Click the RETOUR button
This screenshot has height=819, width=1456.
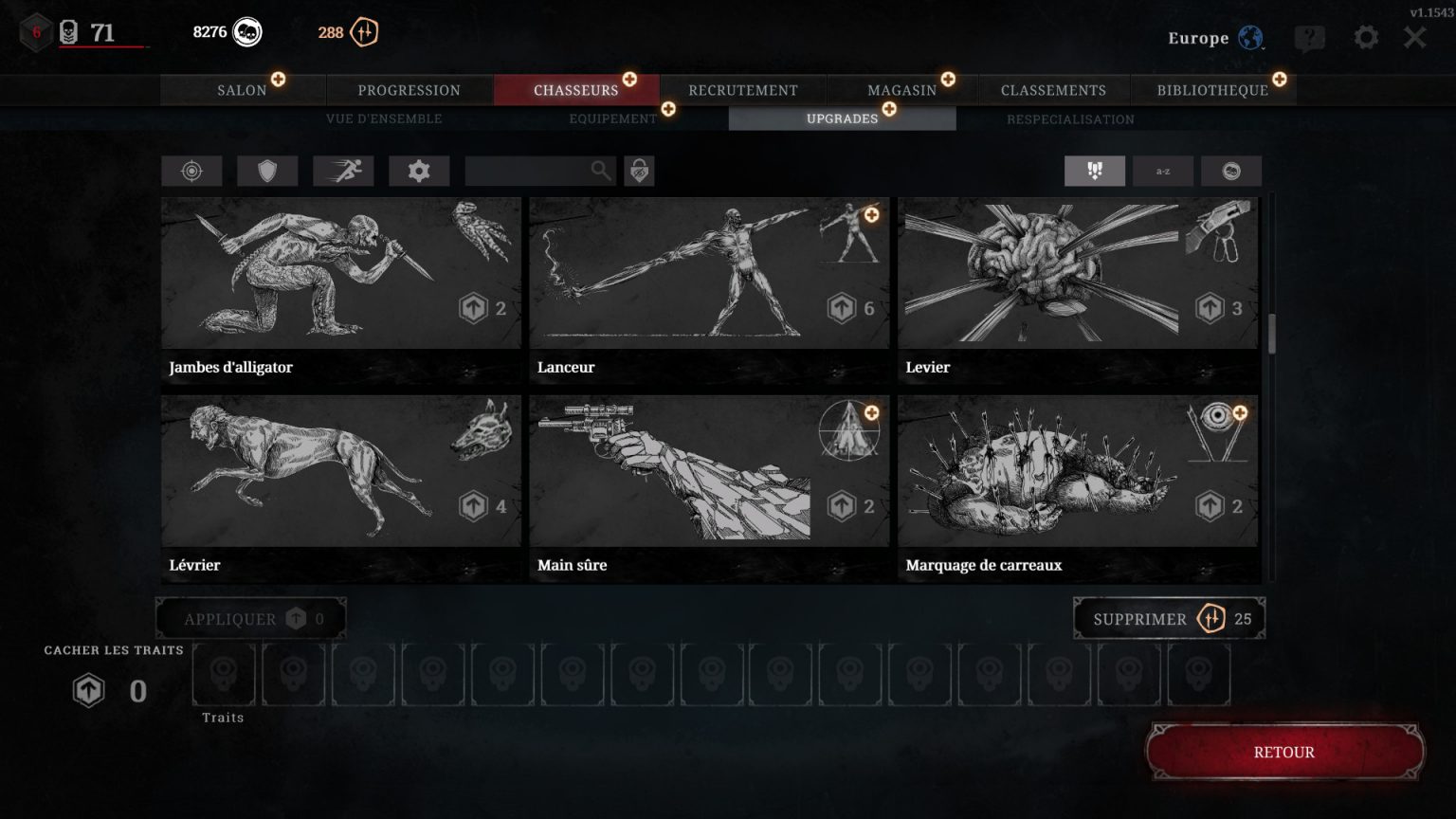[1284, 752]
